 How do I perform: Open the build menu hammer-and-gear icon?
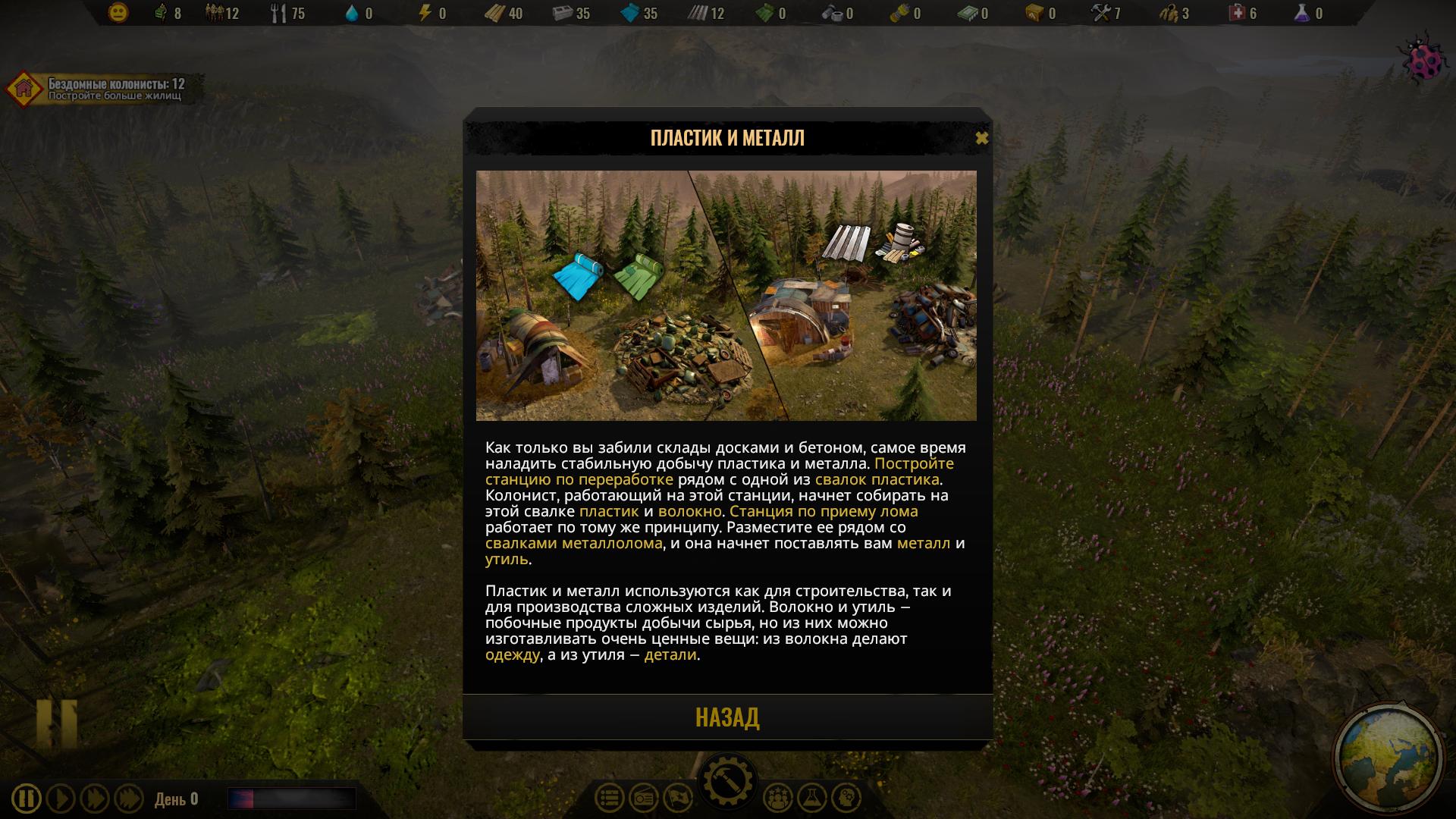click(x=727, y=781)
